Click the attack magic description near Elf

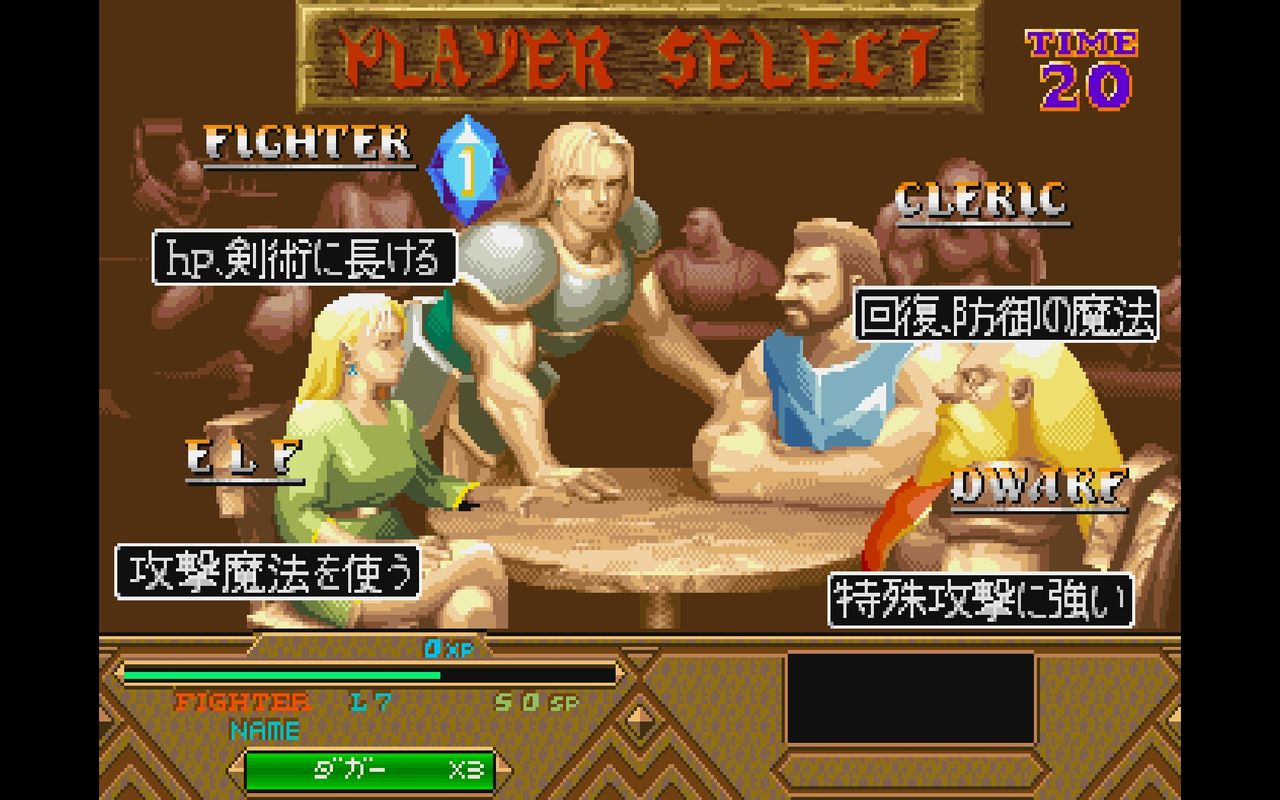click(x=270, y=570)
